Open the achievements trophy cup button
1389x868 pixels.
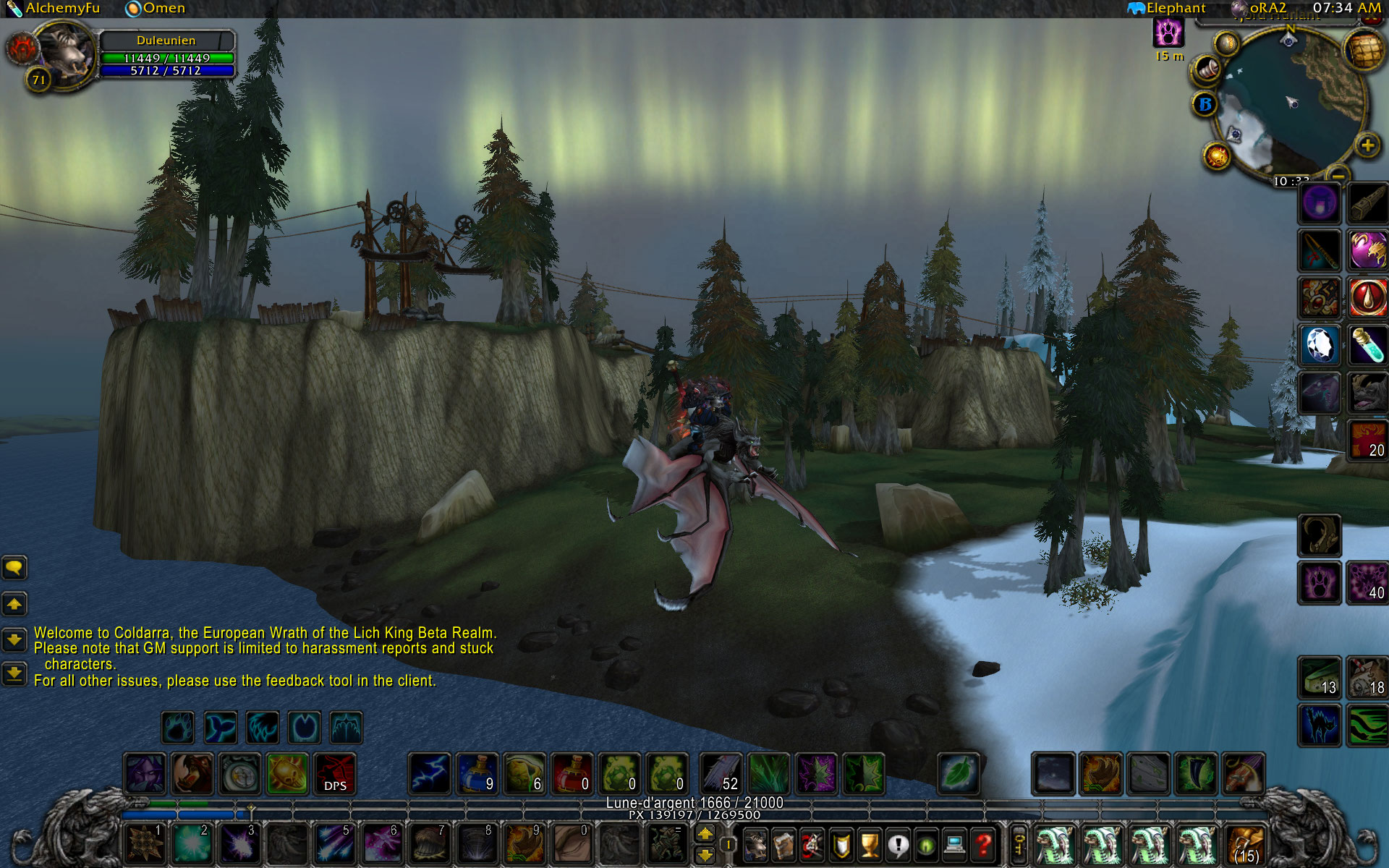click(870, 844)
